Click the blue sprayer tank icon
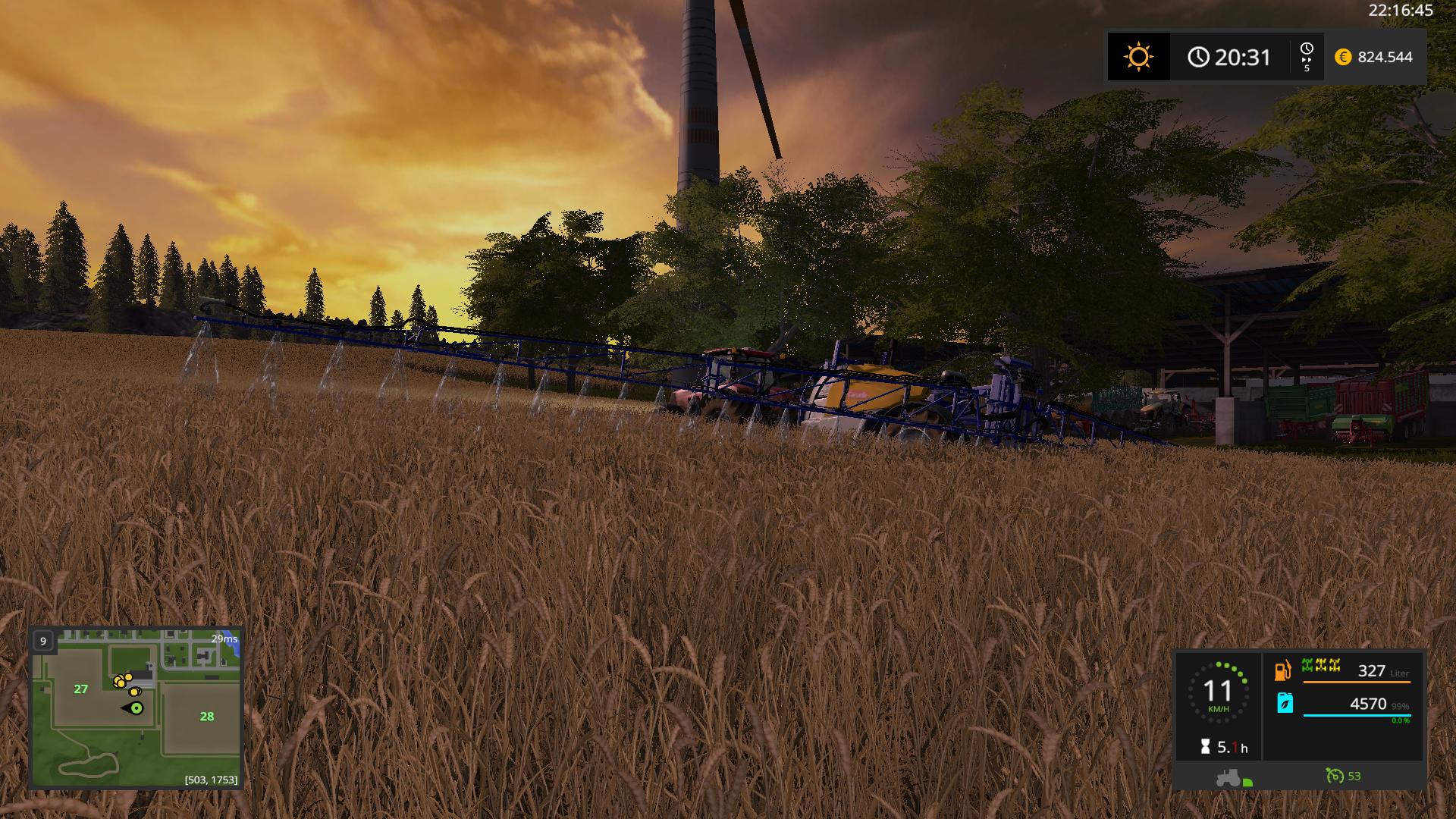Image resolution: width=1456 pixels, height=819 pixels. pyautogui.click(x=1285, y=703)
